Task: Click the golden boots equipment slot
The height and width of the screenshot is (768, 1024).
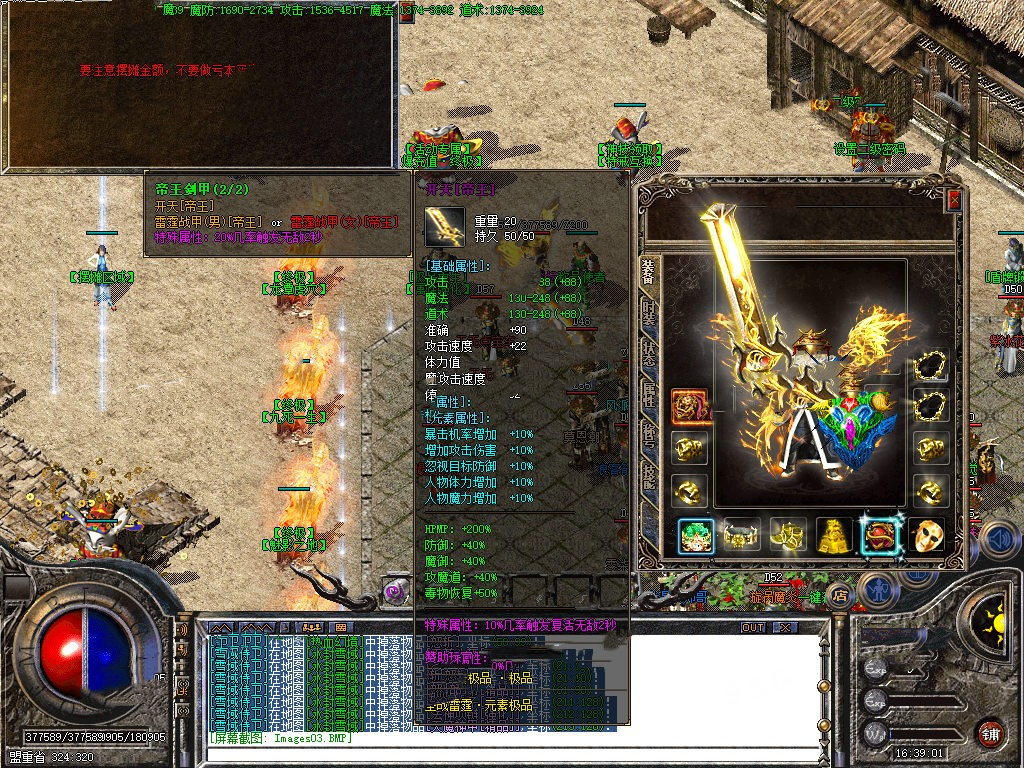Action: (x=788, y=537)
